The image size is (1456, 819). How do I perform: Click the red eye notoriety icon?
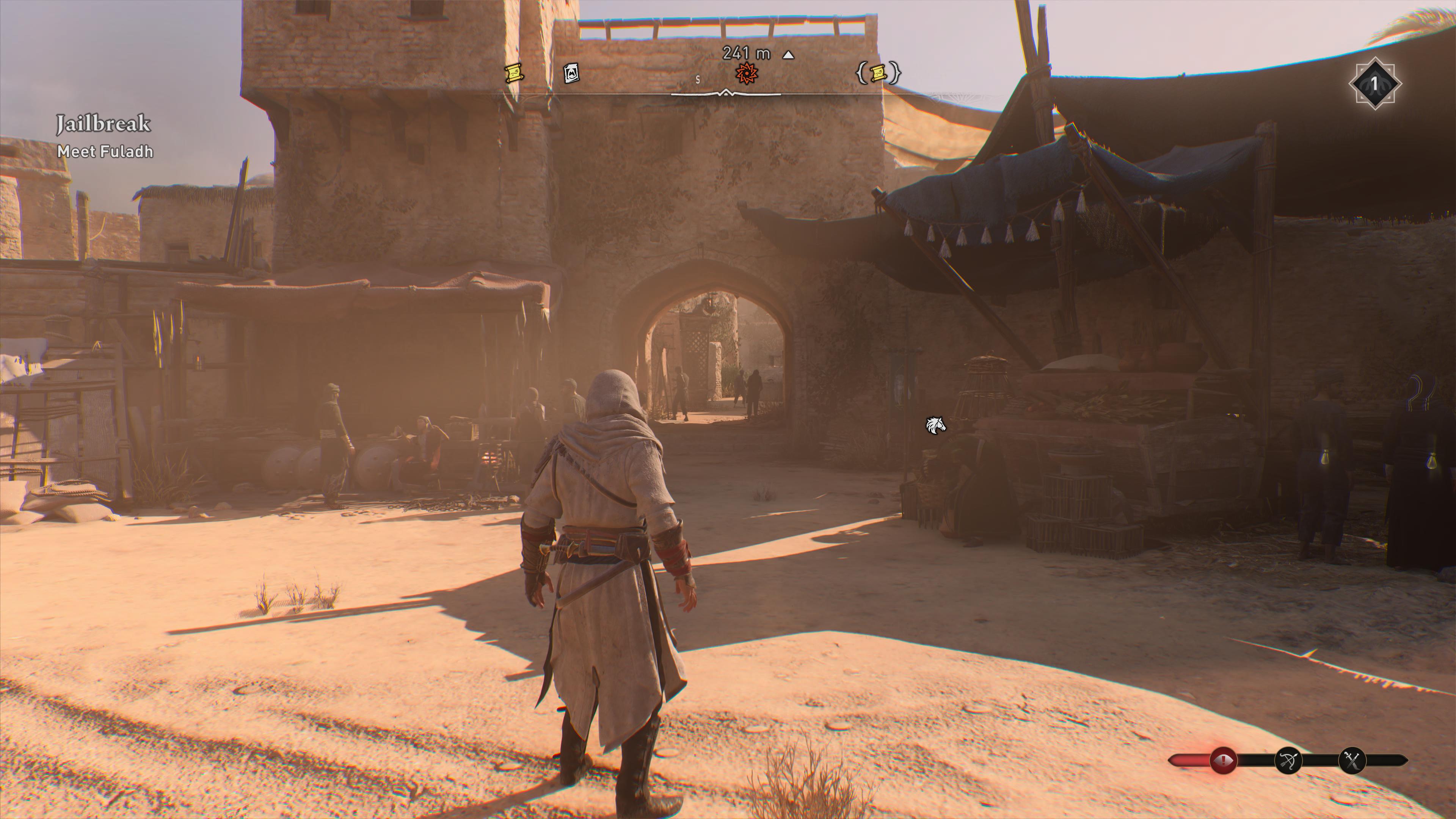coord(1223,760)
